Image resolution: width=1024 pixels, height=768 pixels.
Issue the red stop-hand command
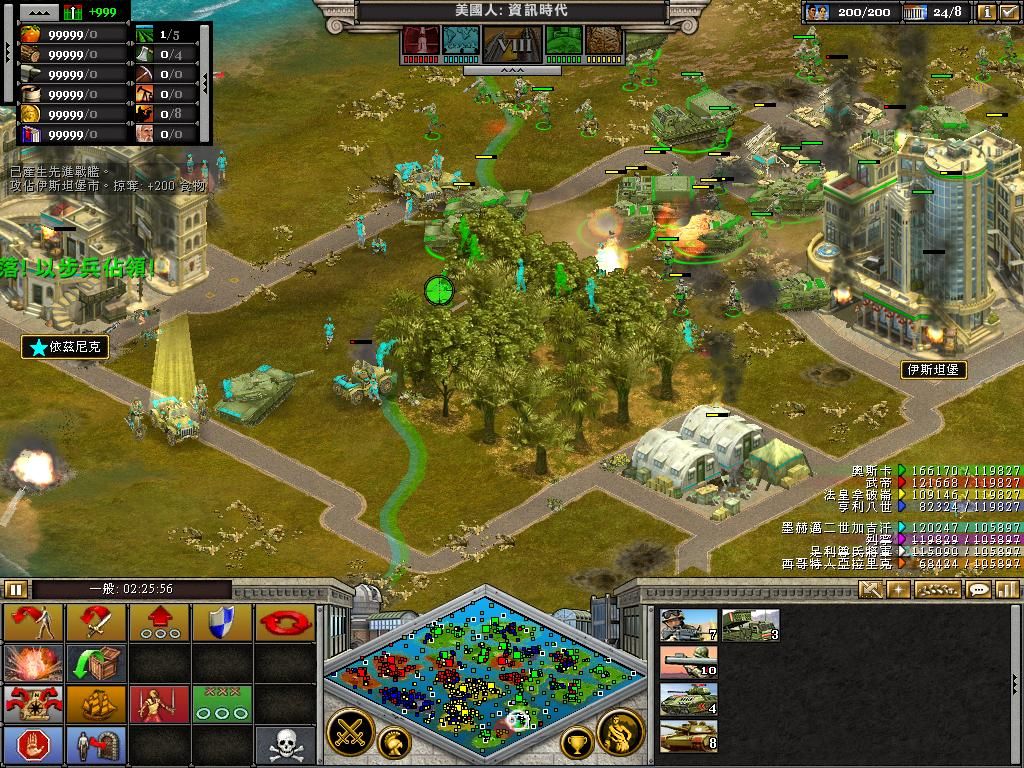[x=33, y=745]
